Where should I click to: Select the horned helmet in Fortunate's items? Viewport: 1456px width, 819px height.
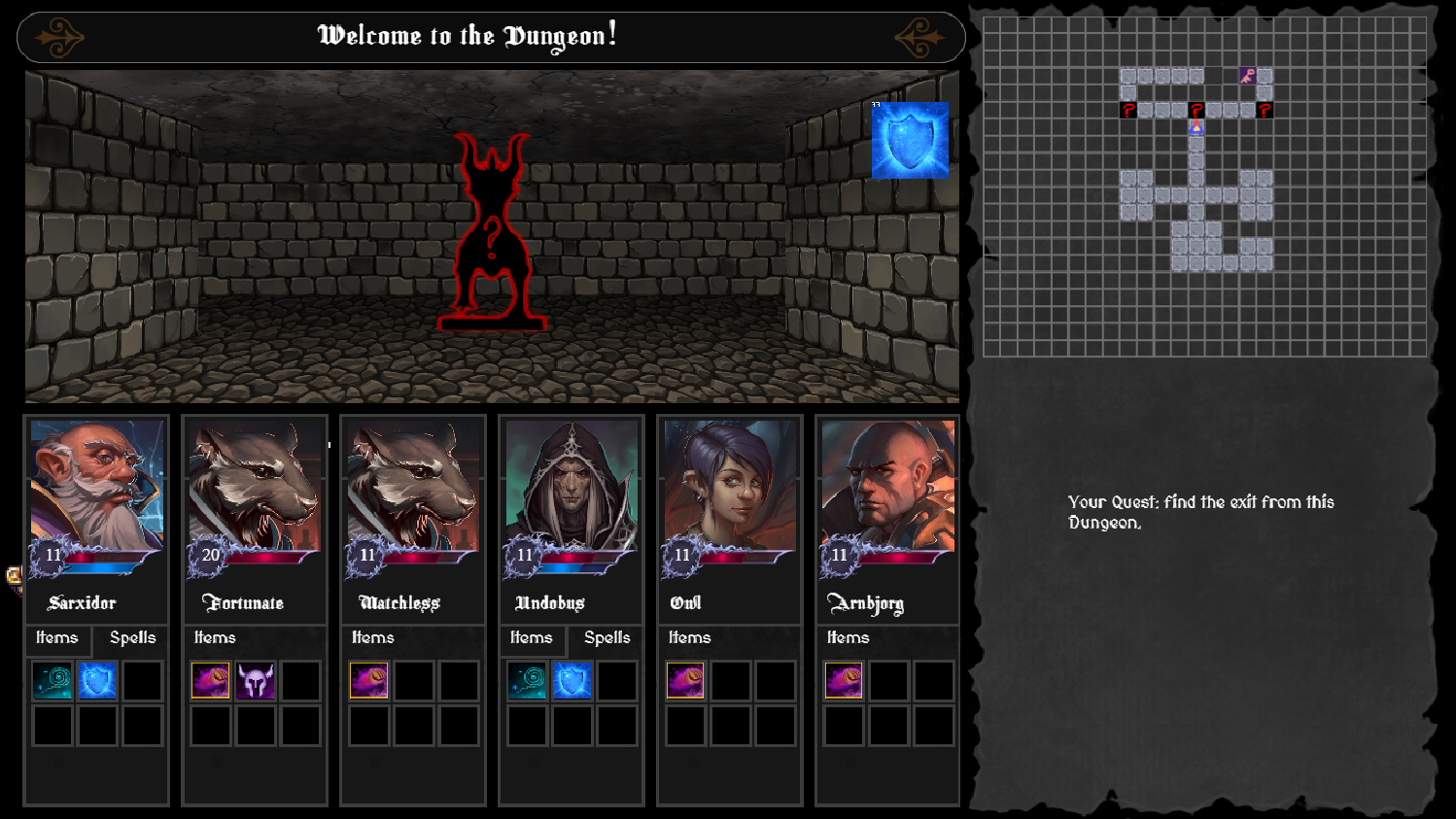(x=256, y=681)
